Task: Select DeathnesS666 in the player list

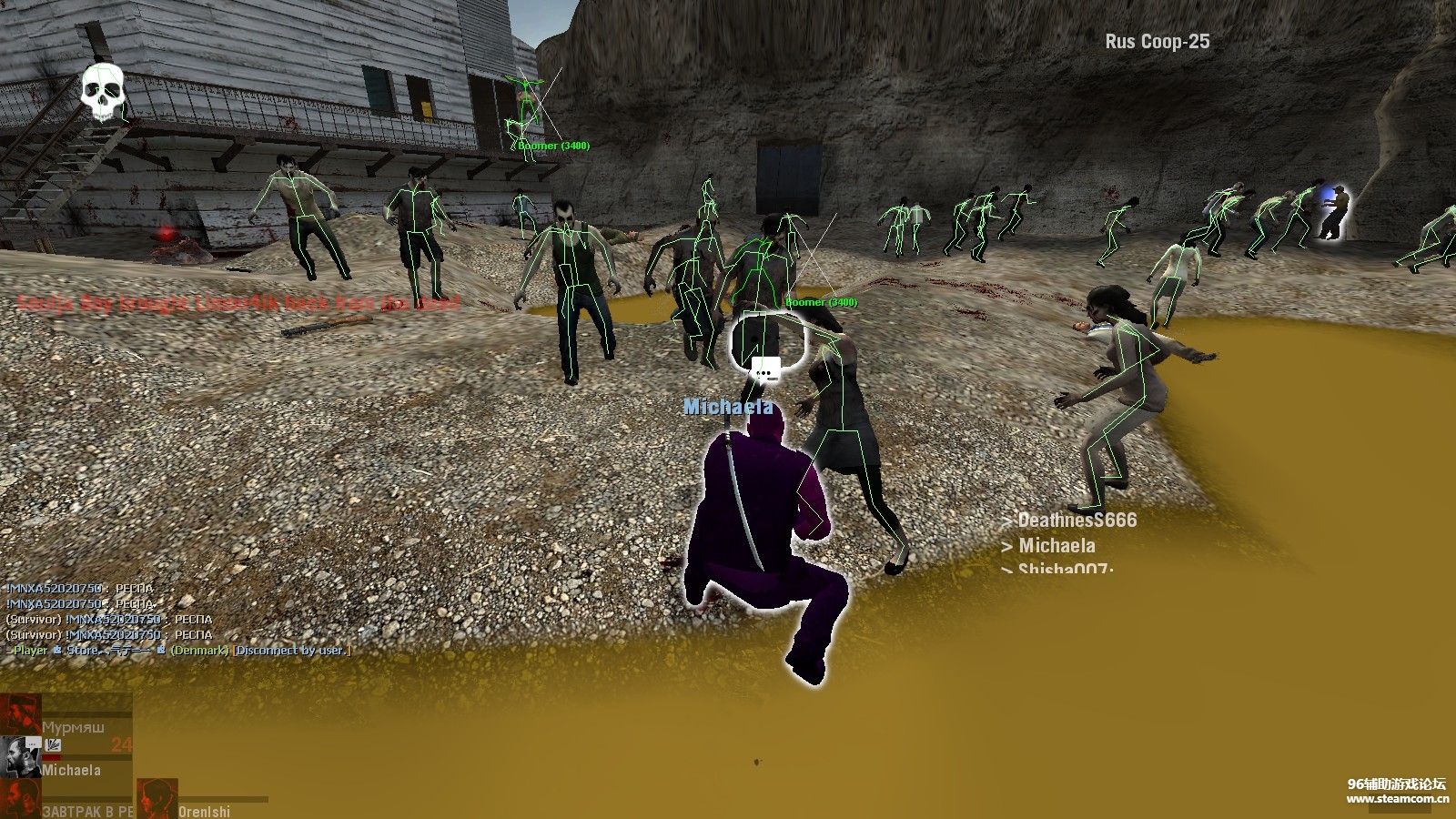Action: tap(1077, 521)
